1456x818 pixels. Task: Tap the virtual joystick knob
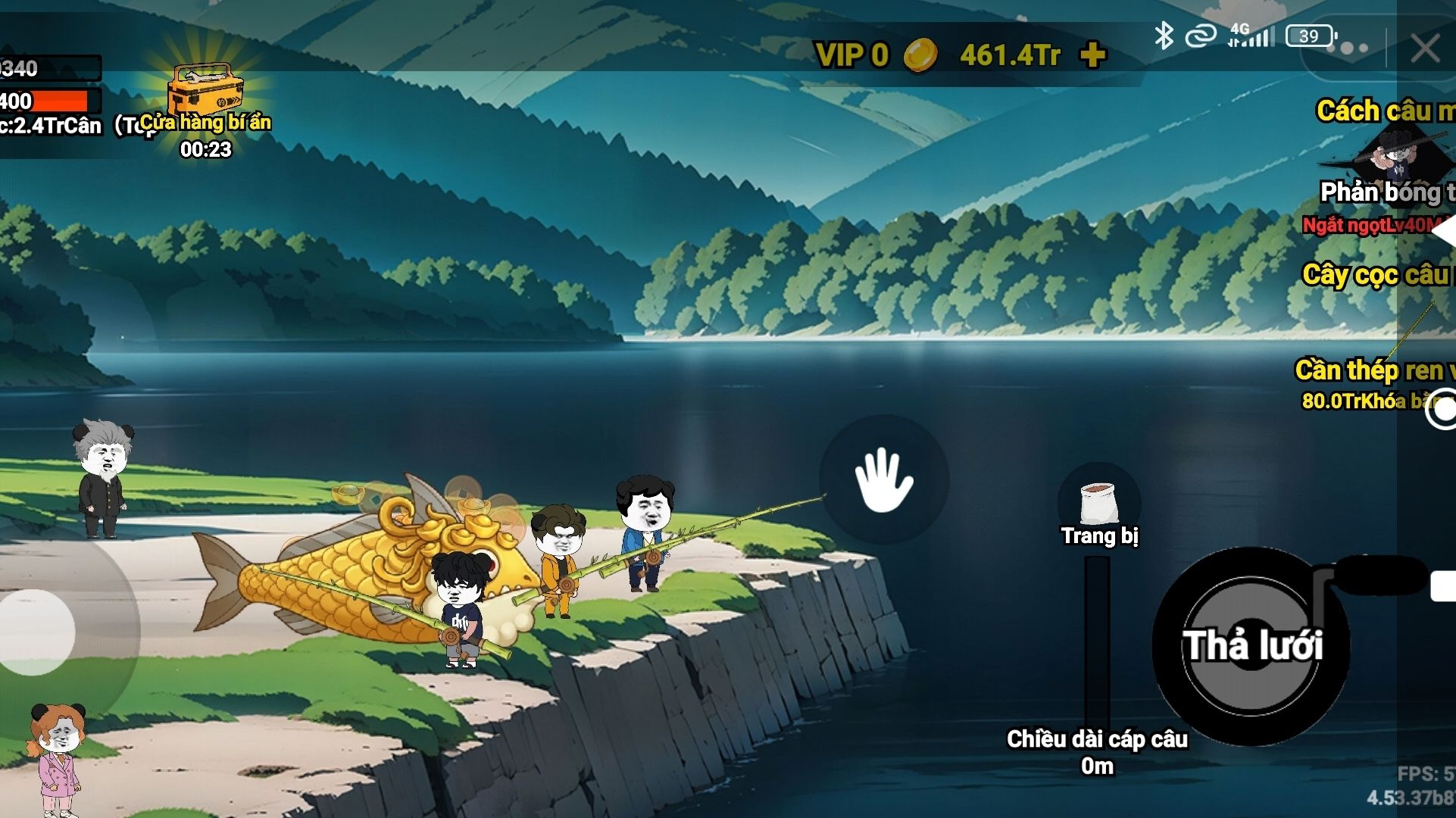[36, 631]
